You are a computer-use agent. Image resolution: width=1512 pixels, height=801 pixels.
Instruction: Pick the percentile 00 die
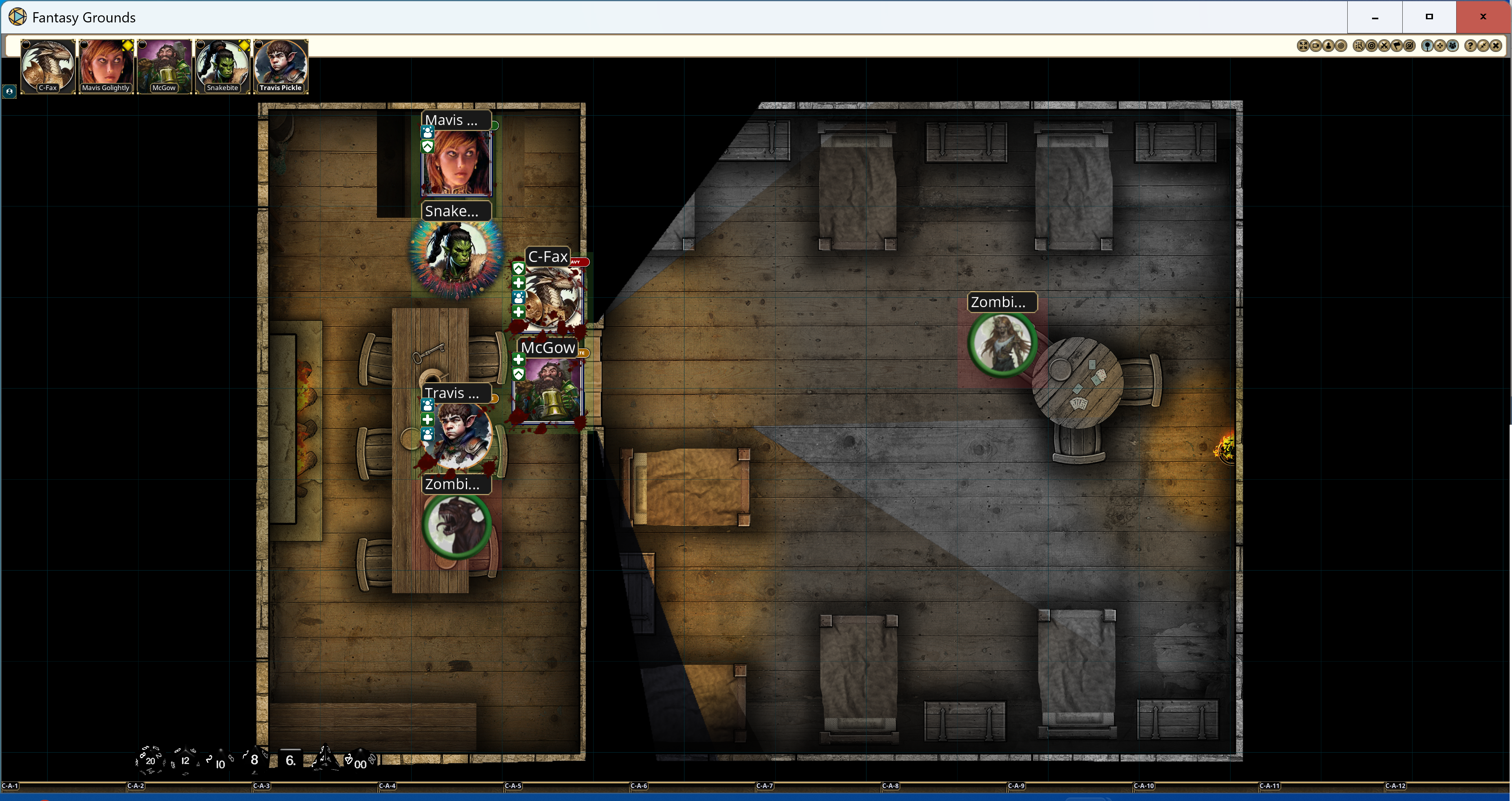[359, 762]
